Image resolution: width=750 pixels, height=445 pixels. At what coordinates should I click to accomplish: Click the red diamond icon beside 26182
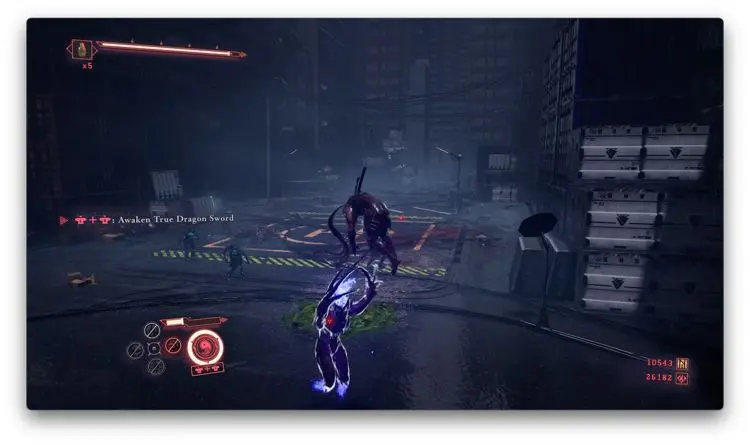pos(684,378)
